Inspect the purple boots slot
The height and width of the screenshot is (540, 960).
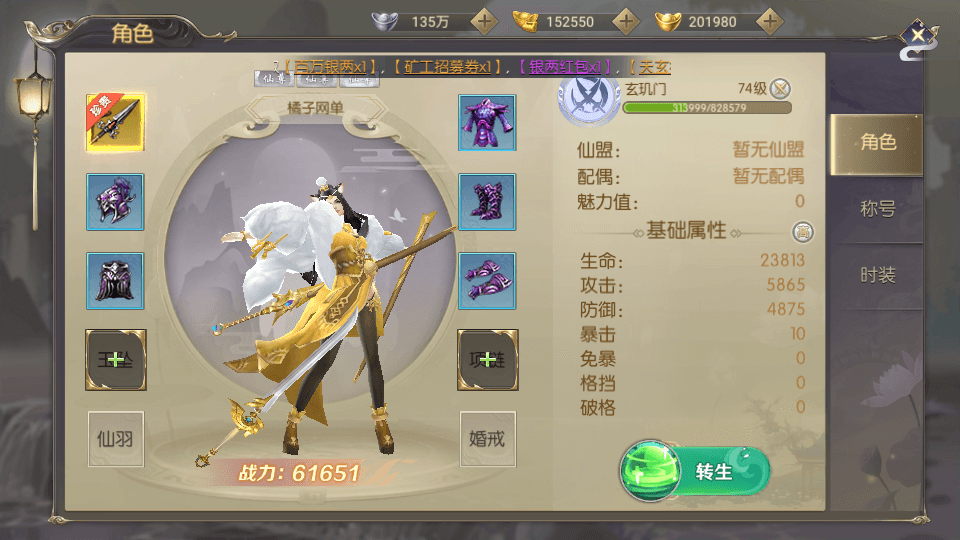click(487, 201)
